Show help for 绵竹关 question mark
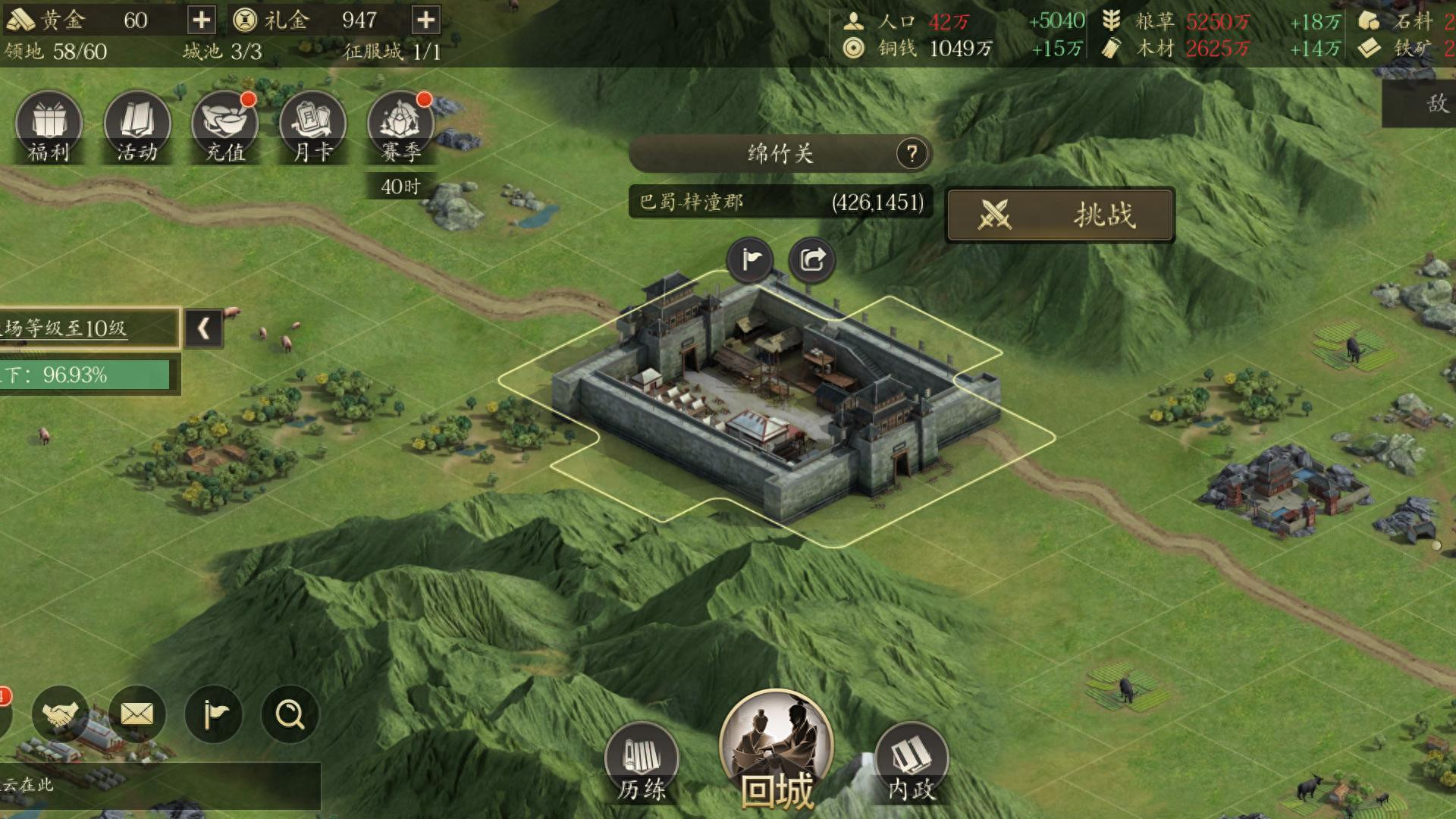Screen dimensions: 1456x819 (x=912, y=154)
